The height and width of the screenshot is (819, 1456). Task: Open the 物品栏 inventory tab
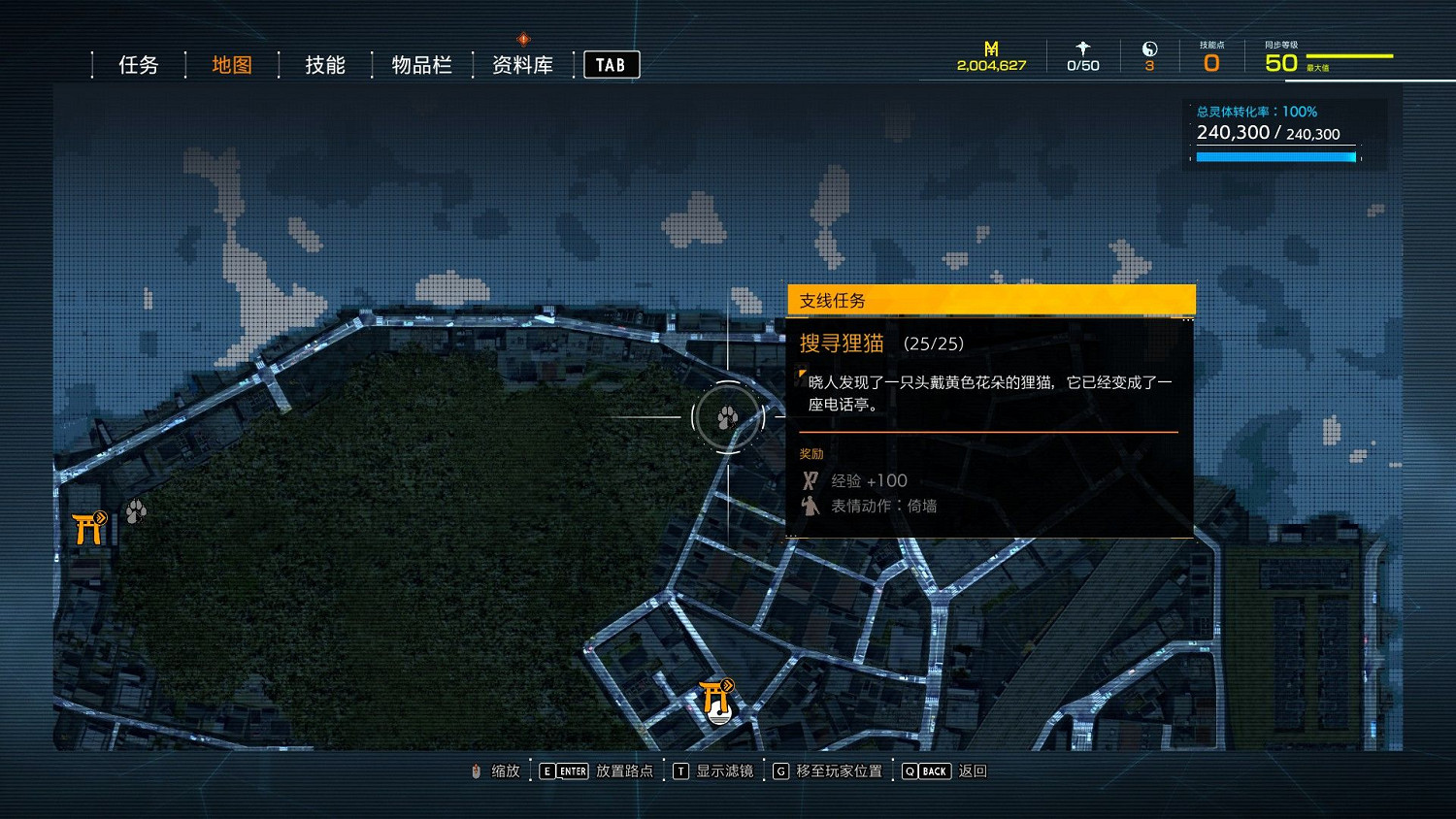[421, 64]
